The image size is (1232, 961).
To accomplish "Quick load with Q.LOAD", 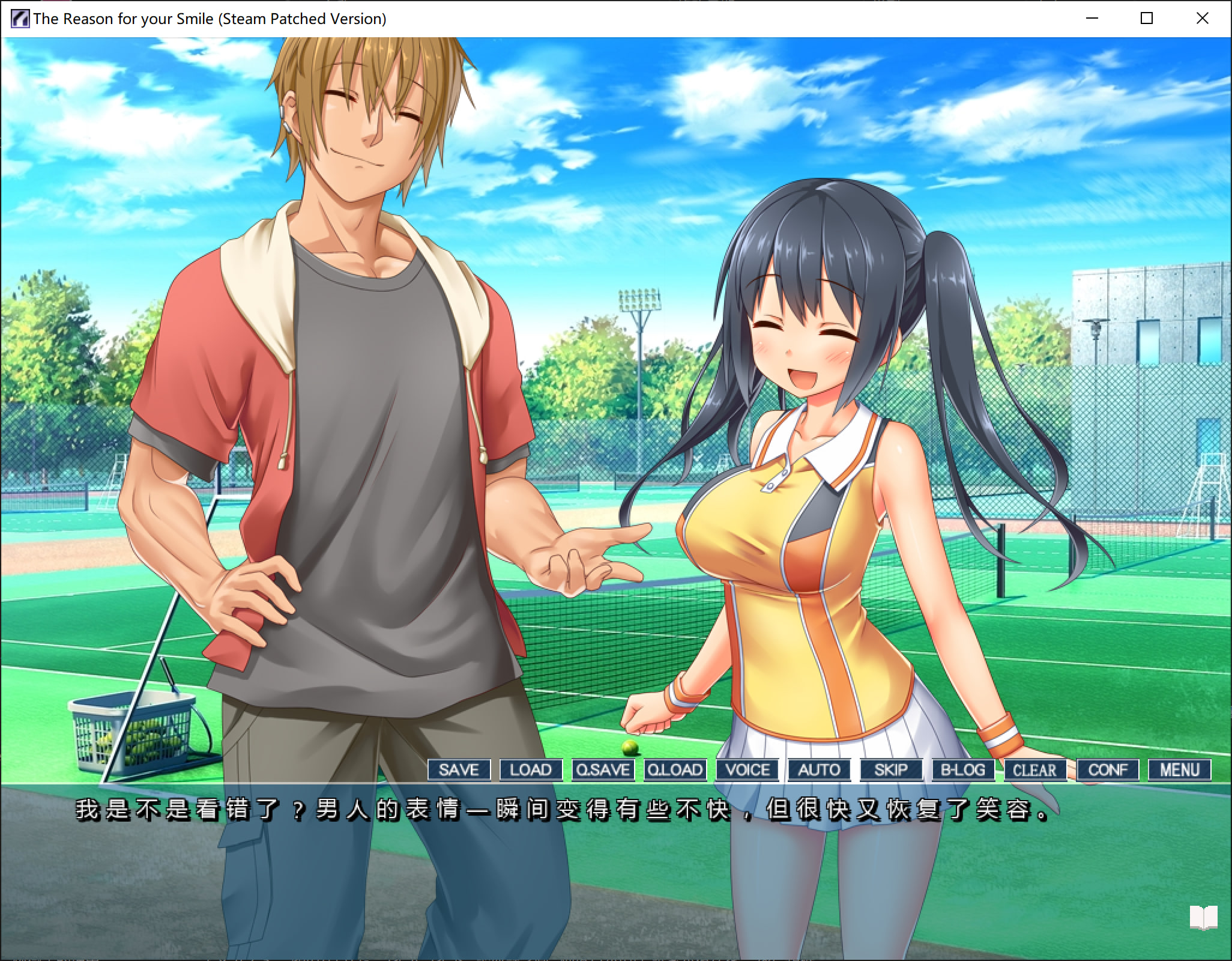I will pos(675,769).
